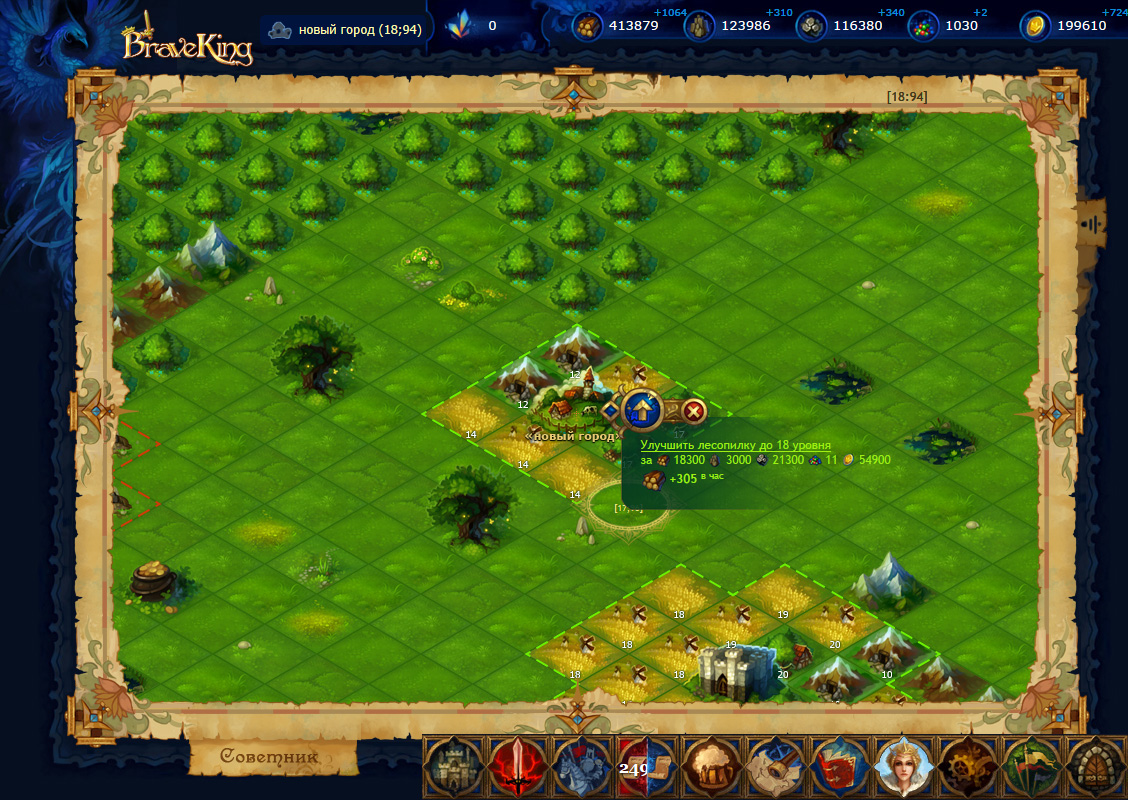This screenshot has width=1128, height=800.
Task: Open the map and spyglass icon
Action: point(775,768)
